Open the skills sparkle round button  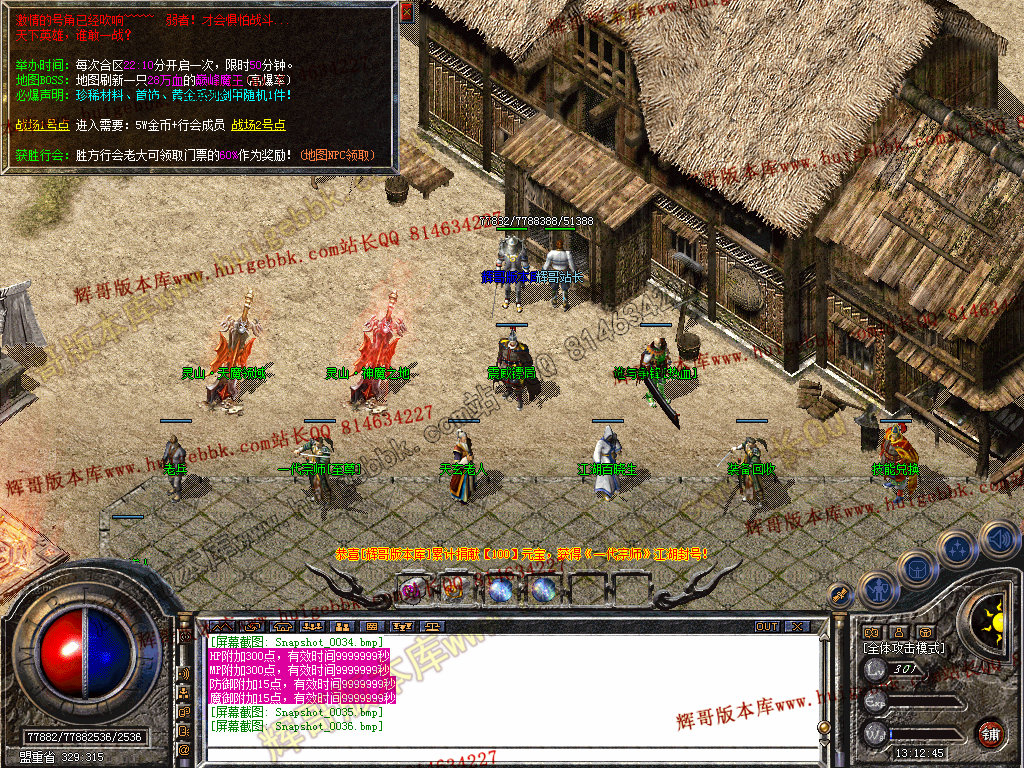tap(958, 548)
